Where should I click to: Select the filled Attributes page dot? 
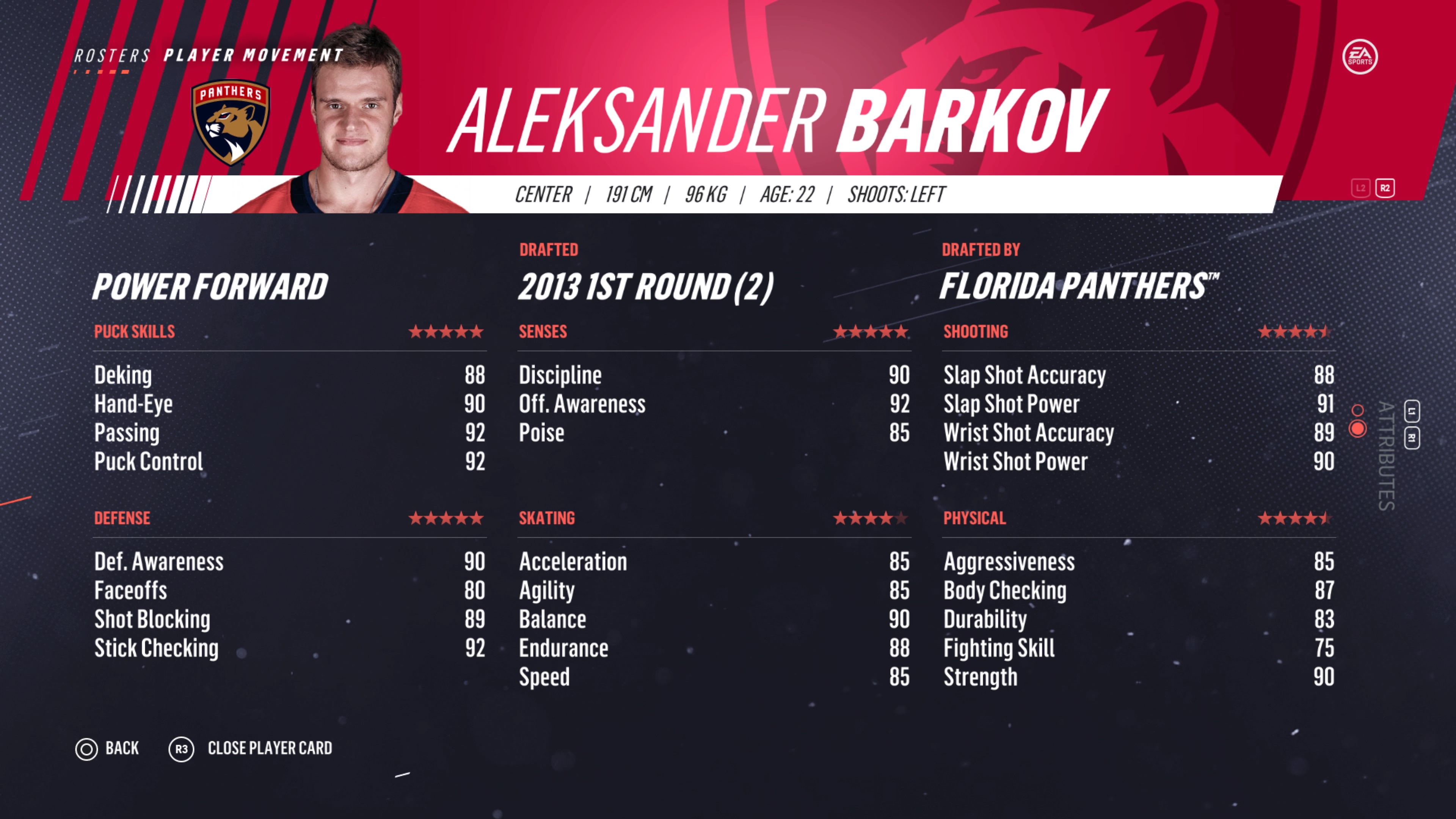click(x=1357, y=429)
